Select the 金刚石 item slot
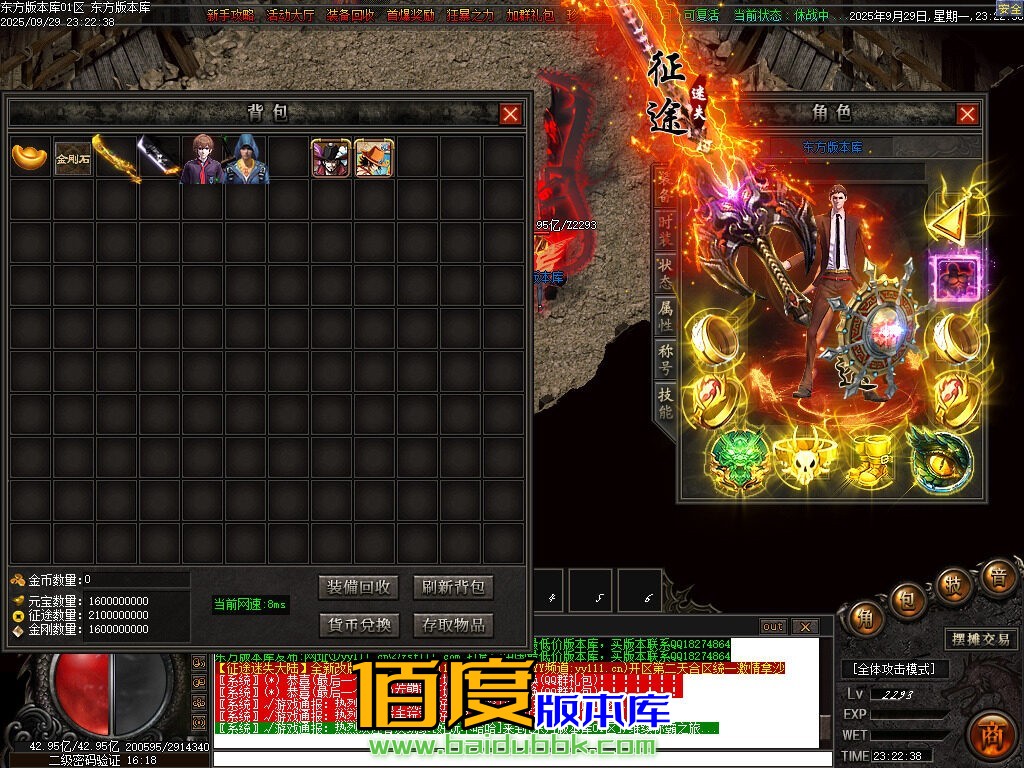 pos(73,157)
